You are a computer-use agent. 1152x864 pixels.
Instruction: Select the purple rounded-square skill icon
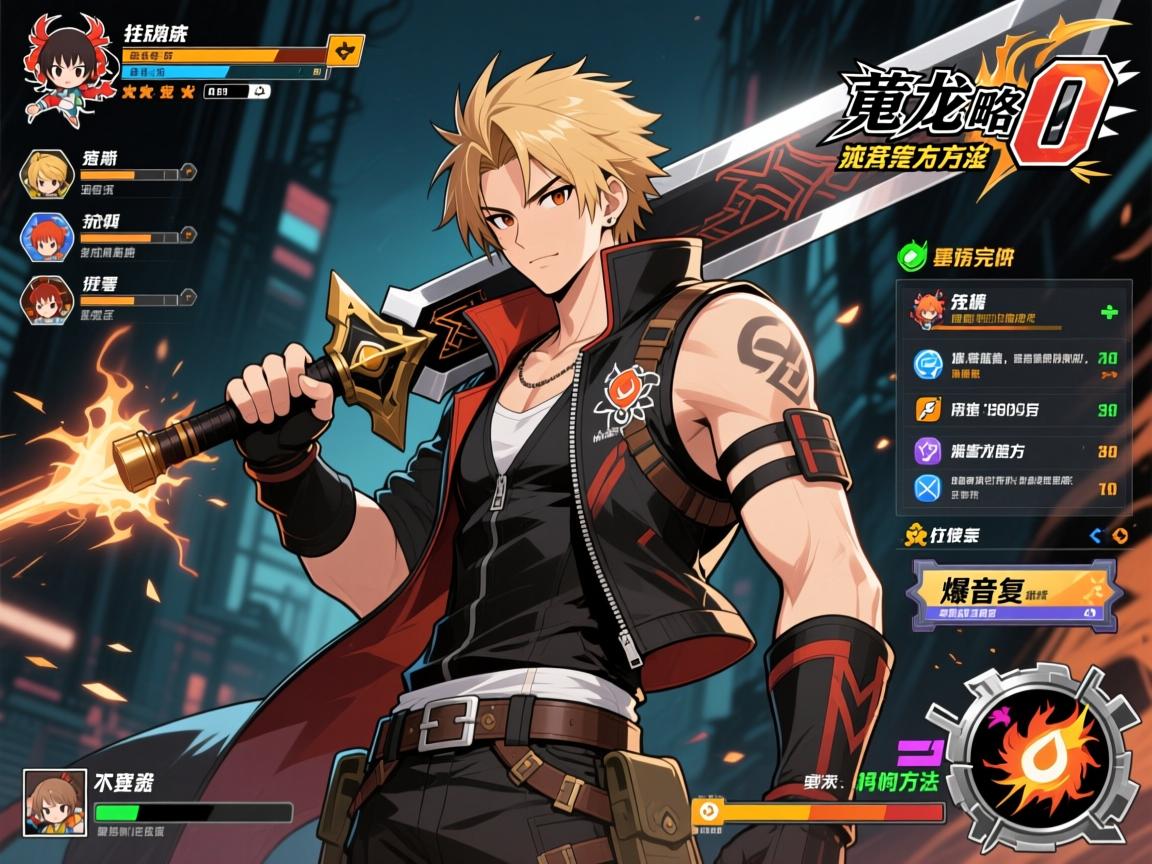click(x=927, y=450)
